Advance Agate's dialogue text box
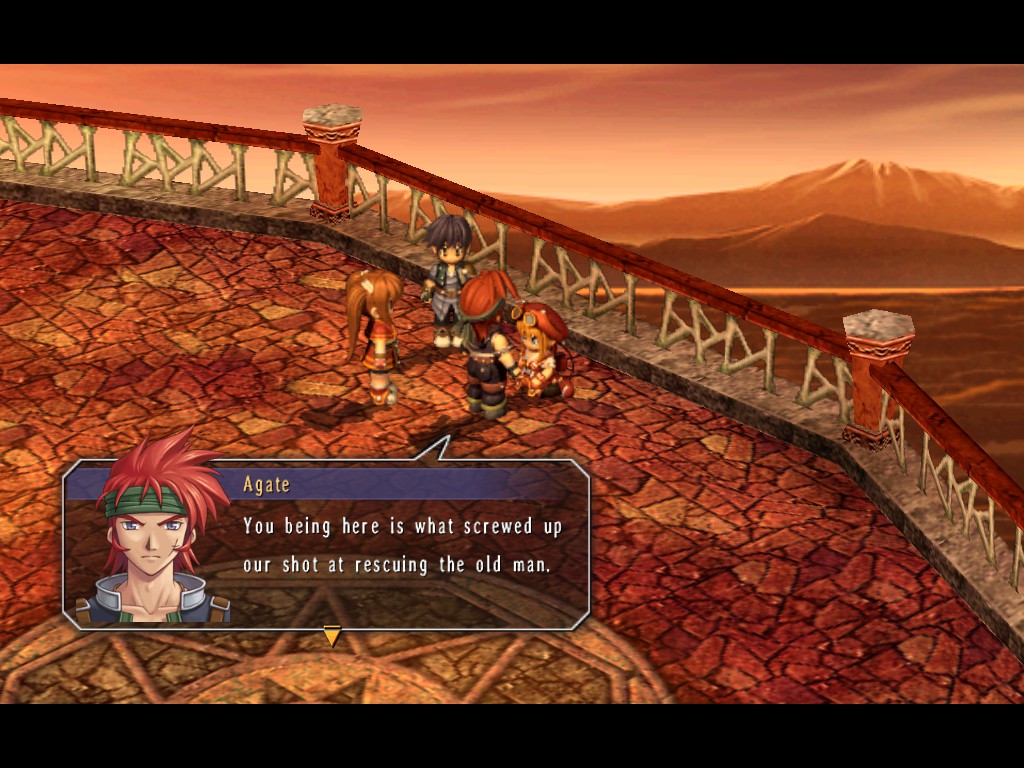This screenshot has width=1024, height=768. (x=402, y=545)
